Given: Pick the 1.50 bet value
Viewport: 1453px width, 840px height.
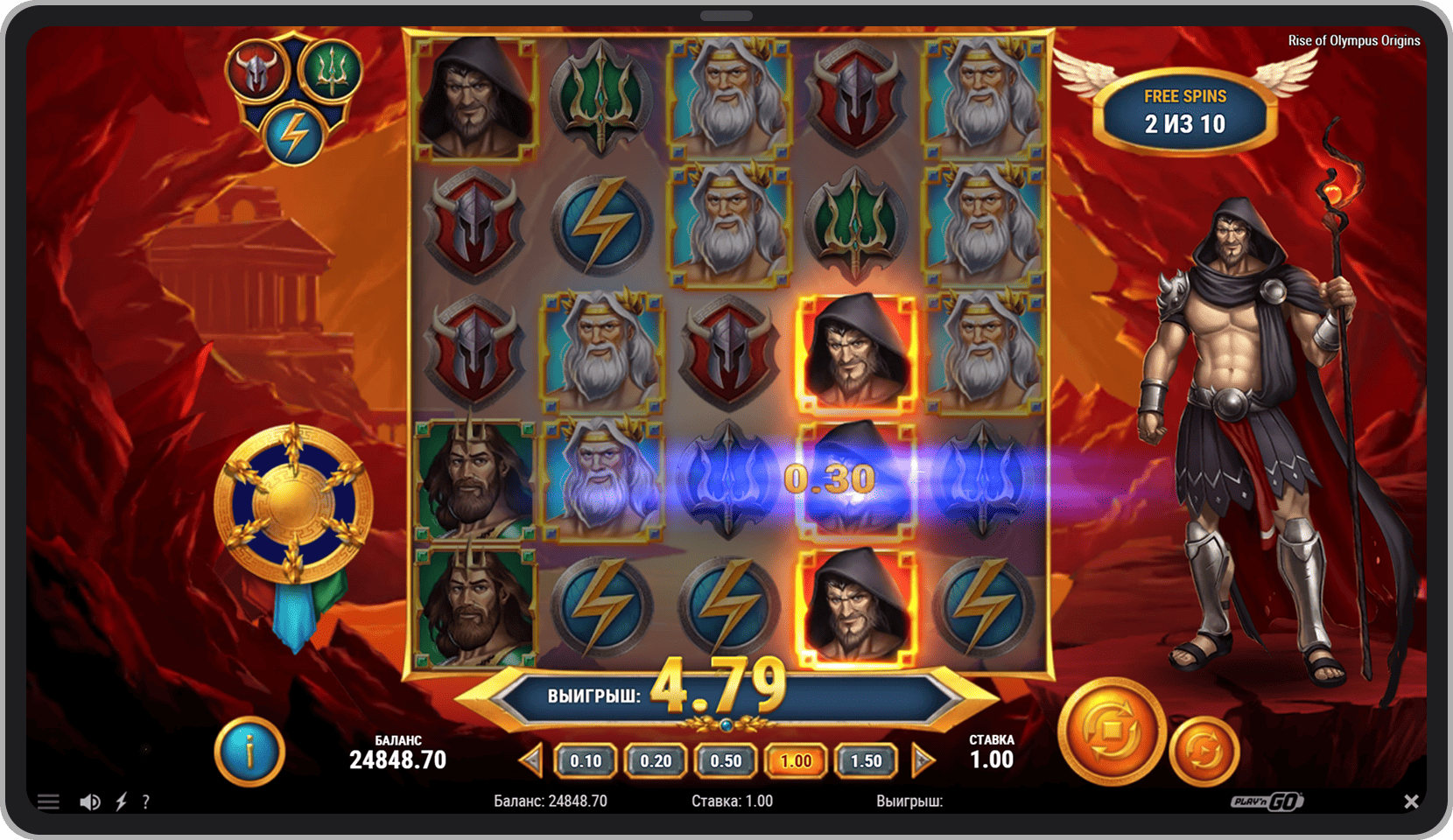Looking at the screenshot, I should tap(867, 761).
